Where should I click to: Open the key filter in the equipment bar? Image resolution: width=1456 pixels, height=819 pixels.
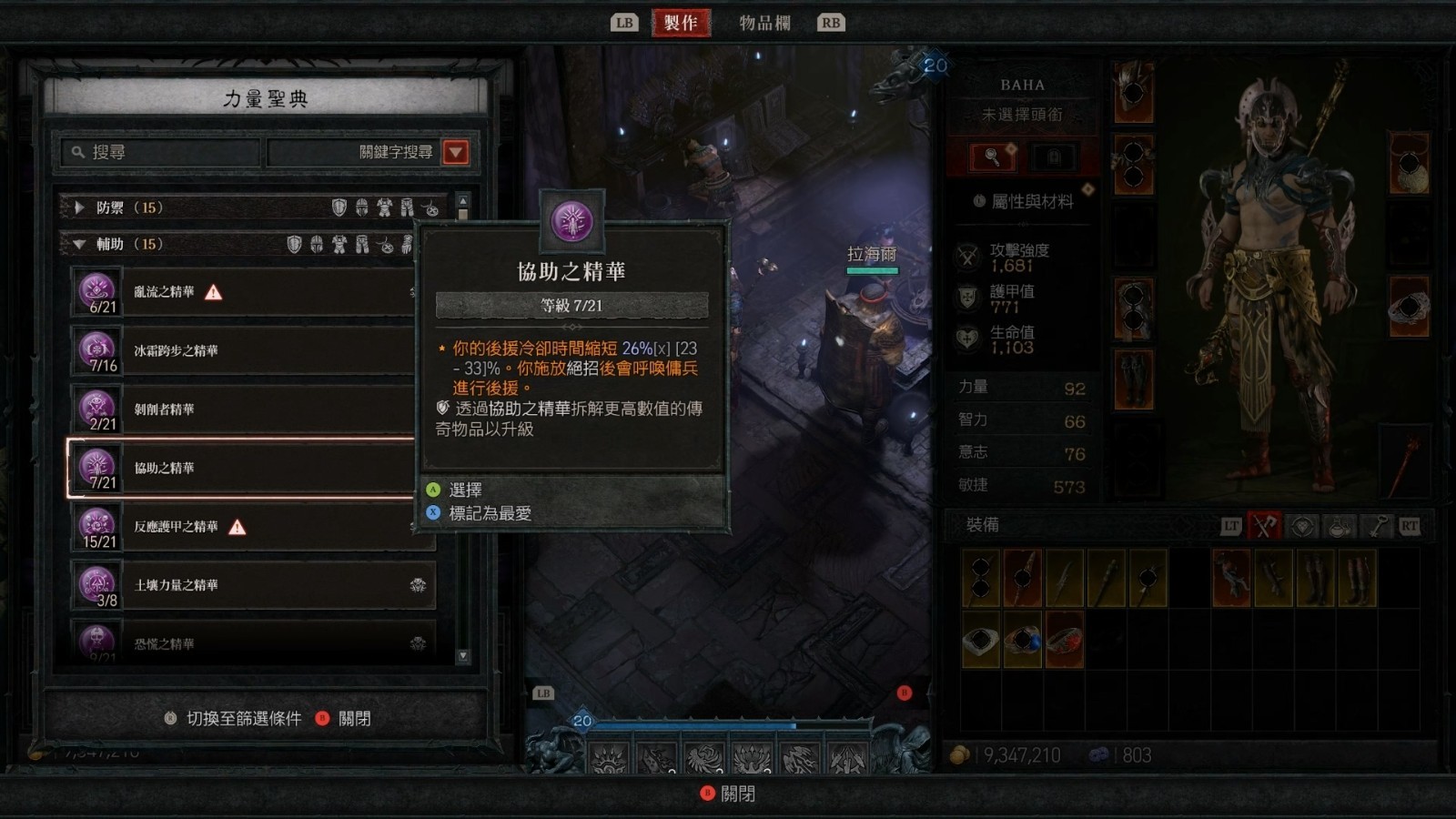tap(1380, 525)
